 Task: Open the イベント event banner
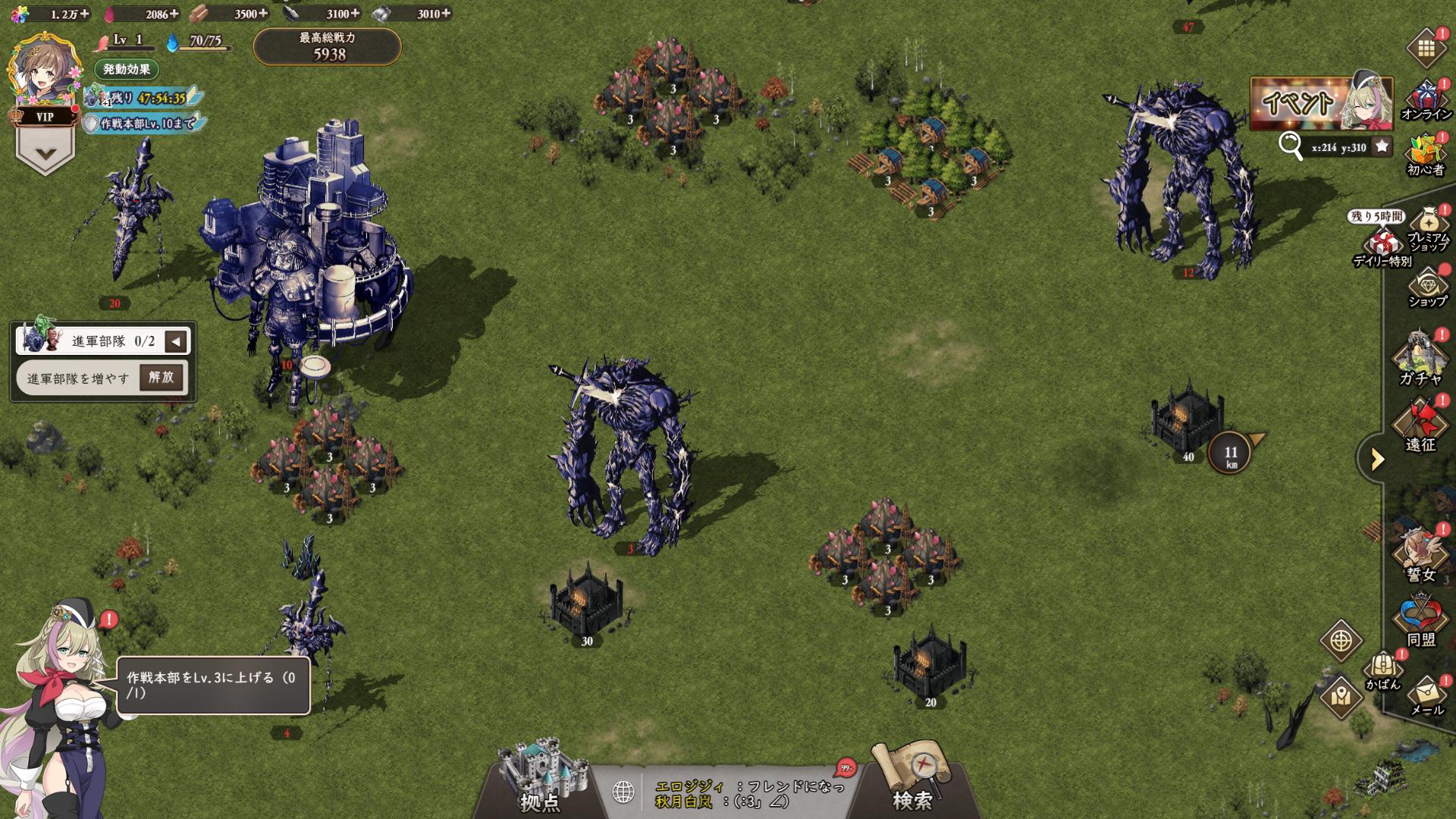(x=1320, y=102)
